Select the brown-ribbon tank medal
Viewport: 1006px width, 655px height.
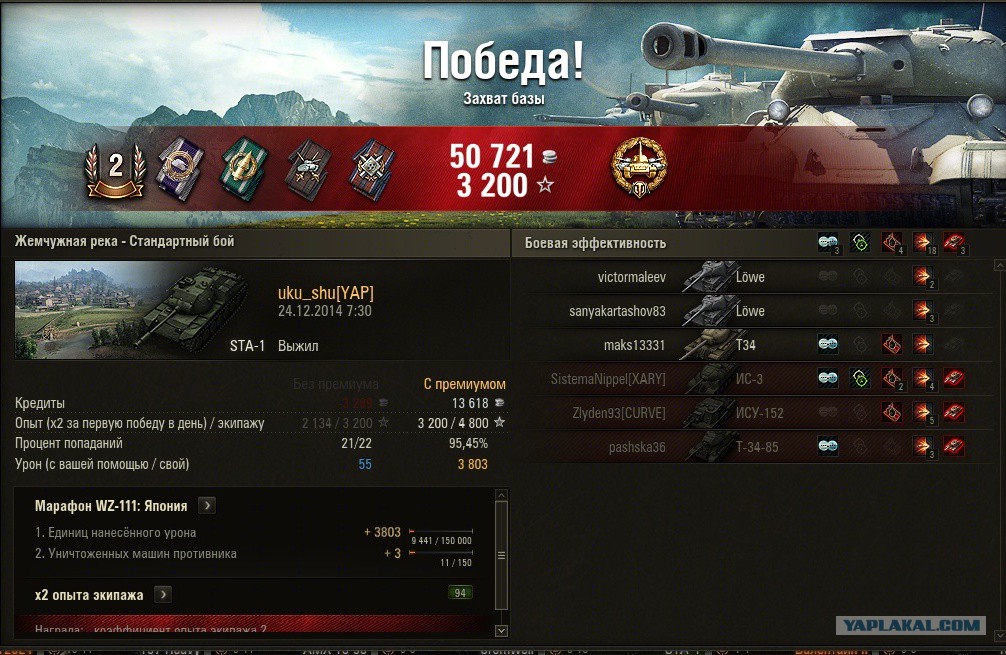[x=306, y=167]
